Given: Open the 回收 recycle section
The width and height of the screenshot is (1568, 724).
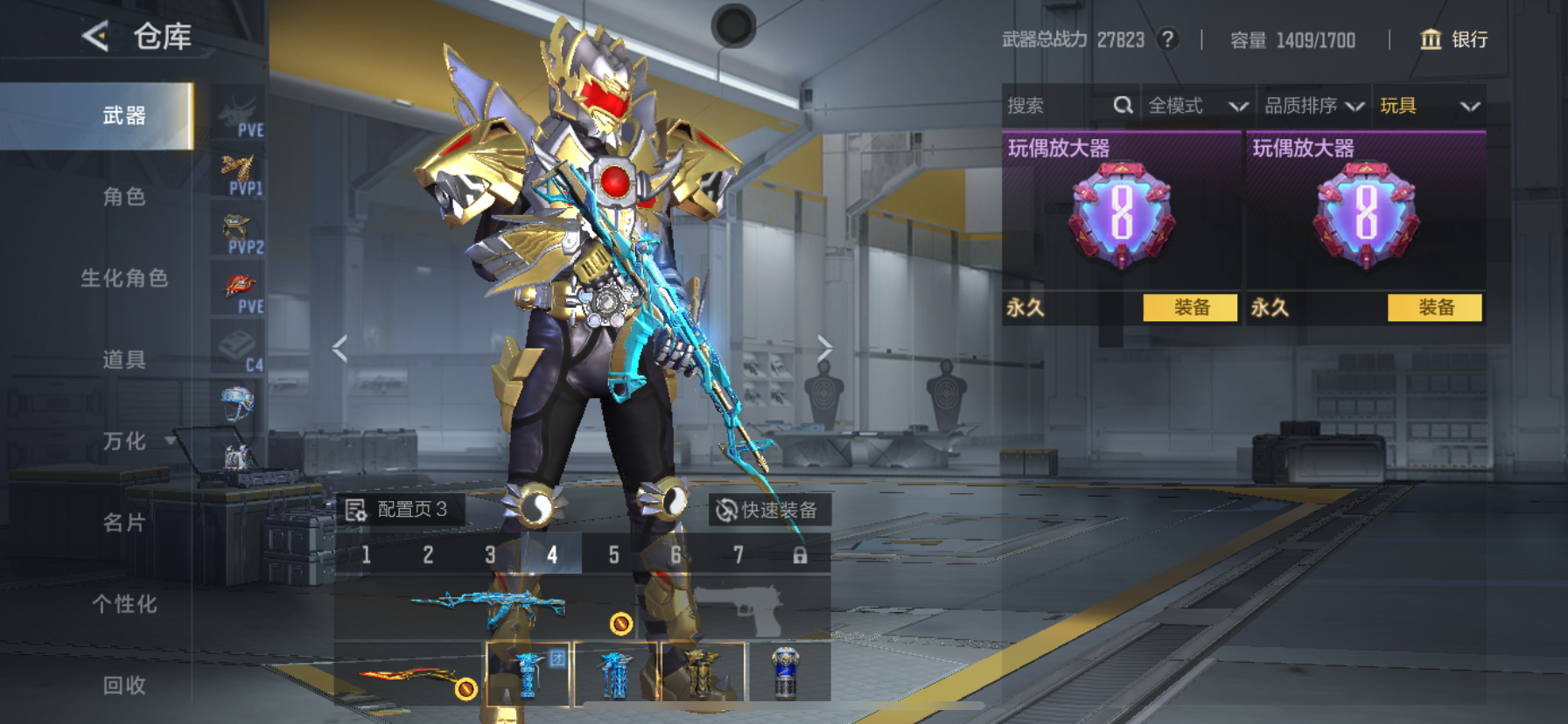Looking at the screenshot, I should pos(123,686).
